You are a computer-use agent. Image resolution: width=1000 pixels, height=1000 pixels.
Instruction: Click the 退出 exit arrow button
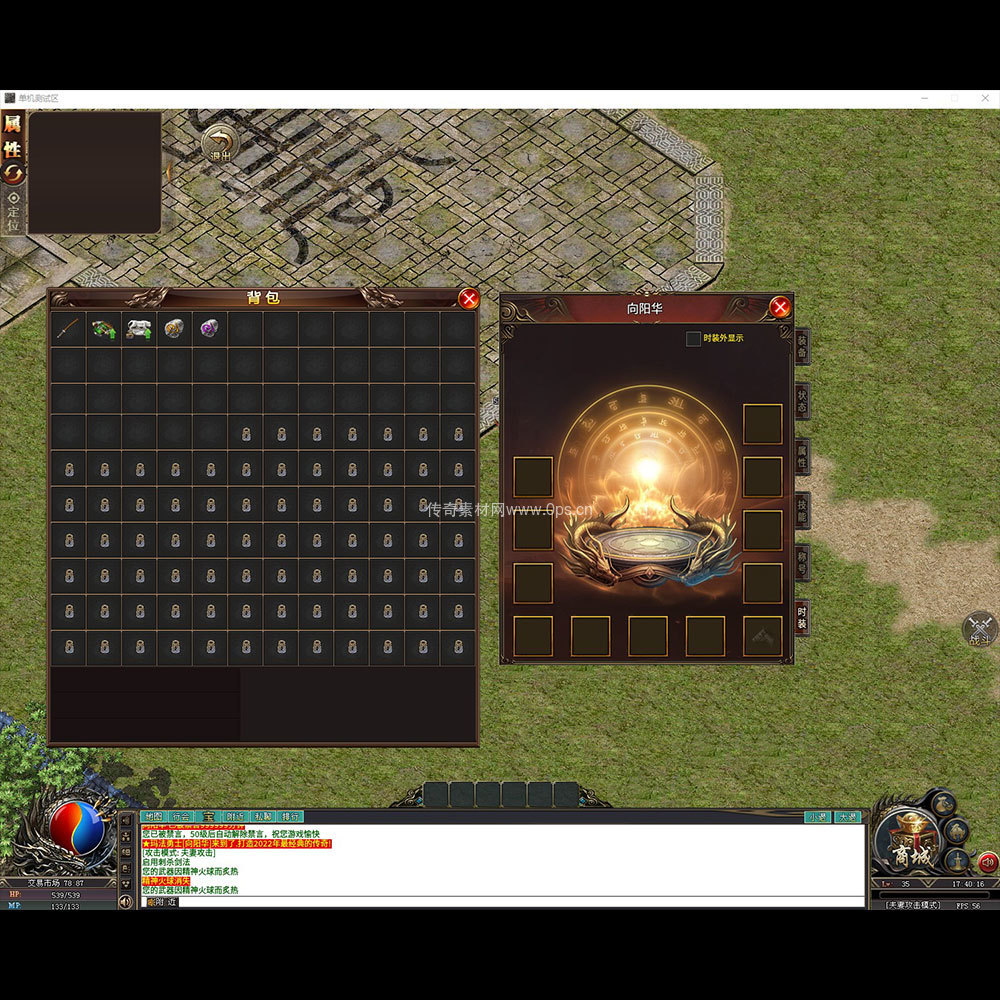coord(218,143)
